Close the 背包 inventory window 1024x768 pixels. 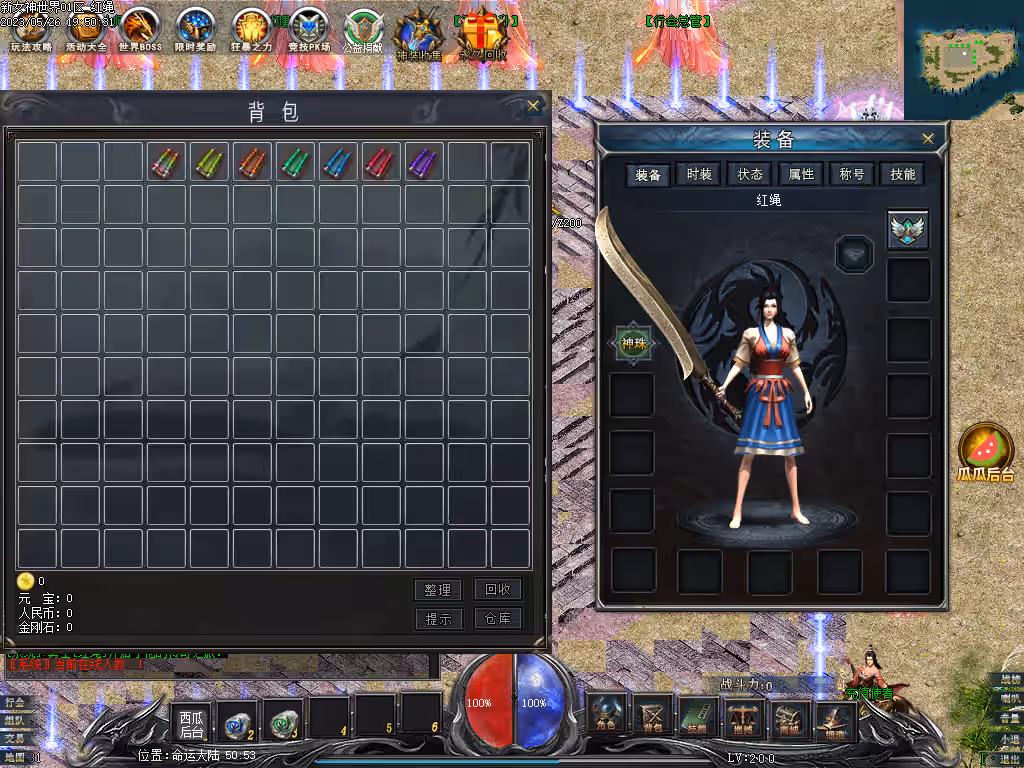point(533,105)
